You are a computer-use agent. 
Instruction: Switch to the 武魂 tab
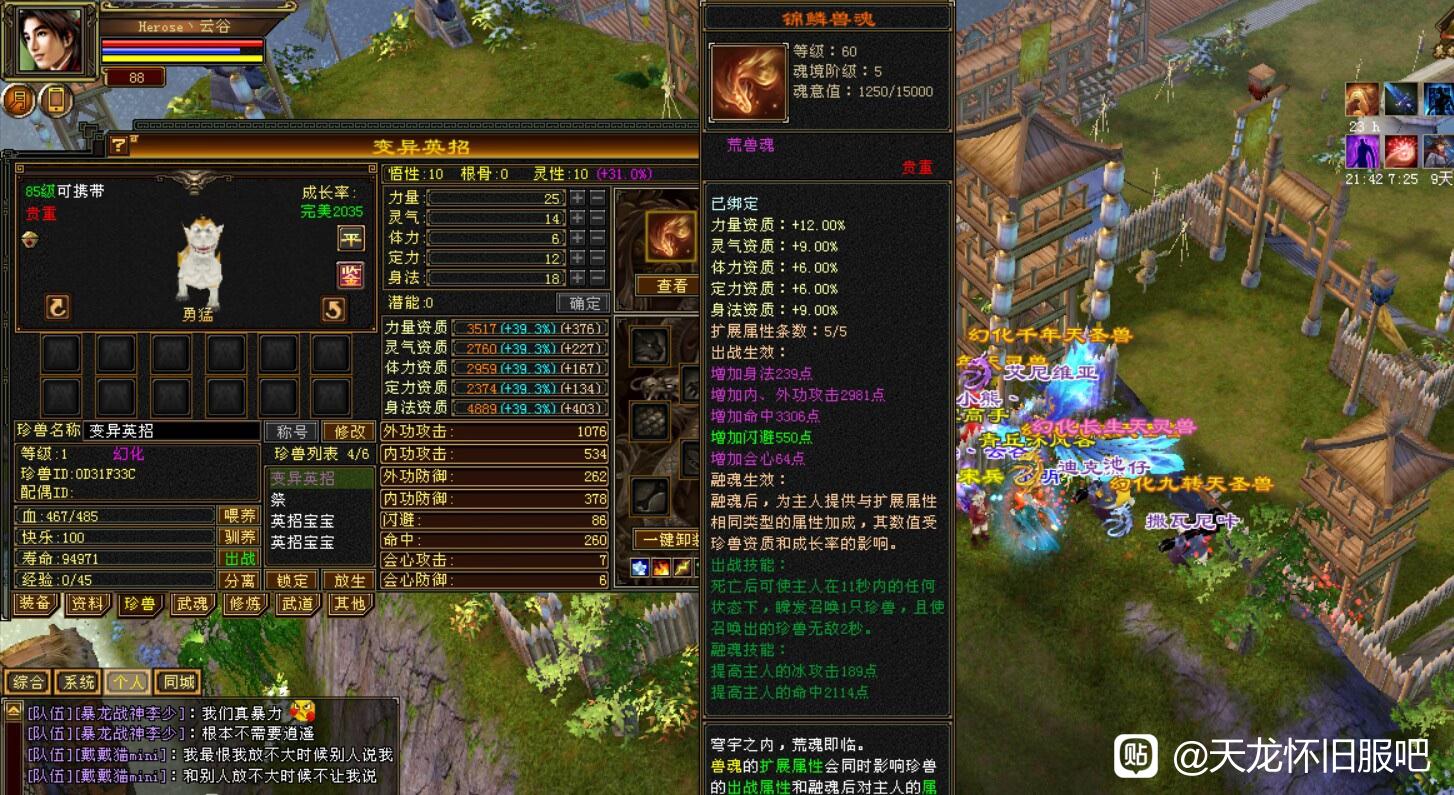pos(192,603)
